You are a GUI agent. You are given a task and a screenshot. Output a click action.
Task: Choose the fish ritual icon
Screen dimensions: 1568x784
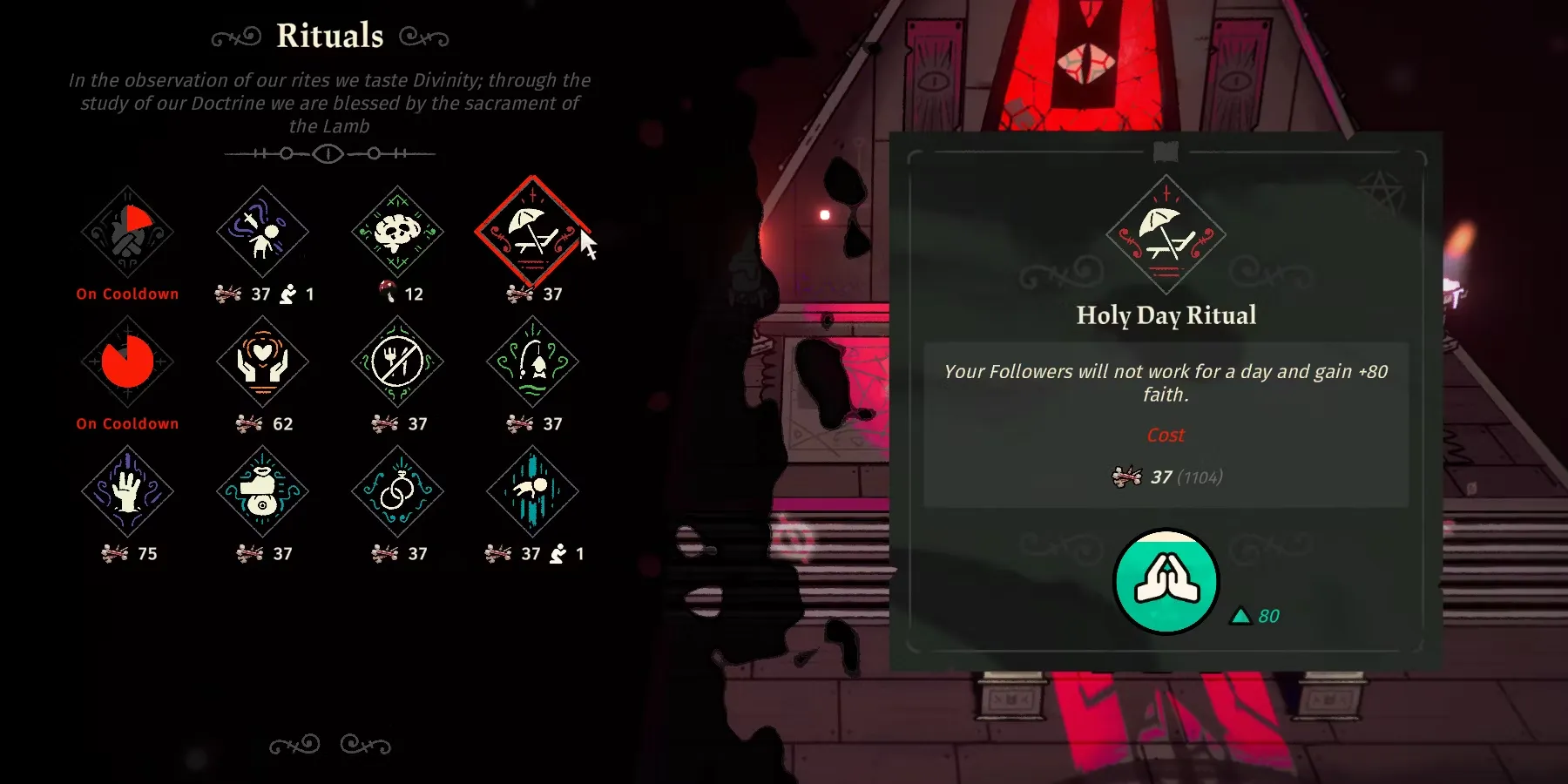point(532,362)
